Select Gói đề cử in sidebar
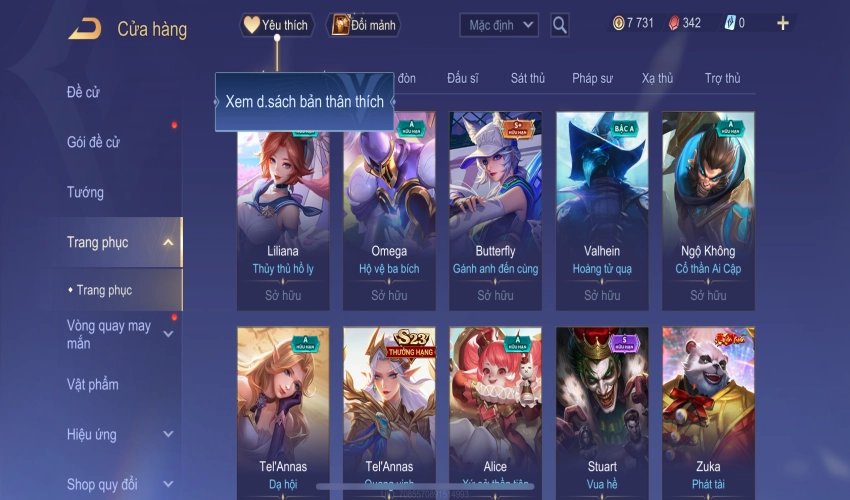Image resolution: width=850 pixels, height=500 pixels. tap(93, 142)
